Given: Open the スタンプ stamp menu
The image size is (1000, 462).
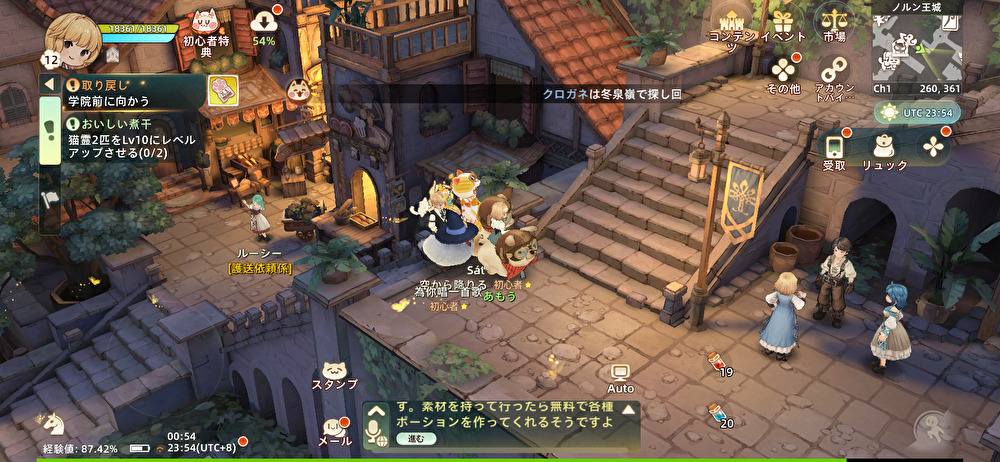Looking at the screenshot, I should [x=335, y=371].
